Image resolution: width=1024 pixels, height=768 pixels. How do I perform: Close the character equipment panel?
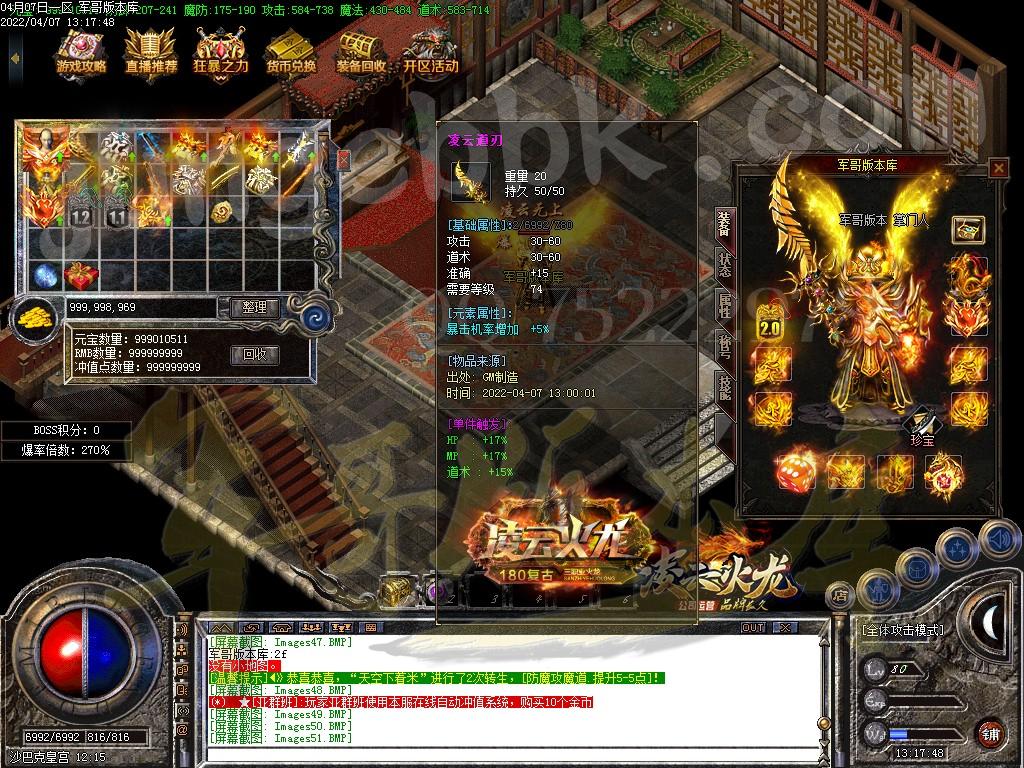(x=997, y=168)
